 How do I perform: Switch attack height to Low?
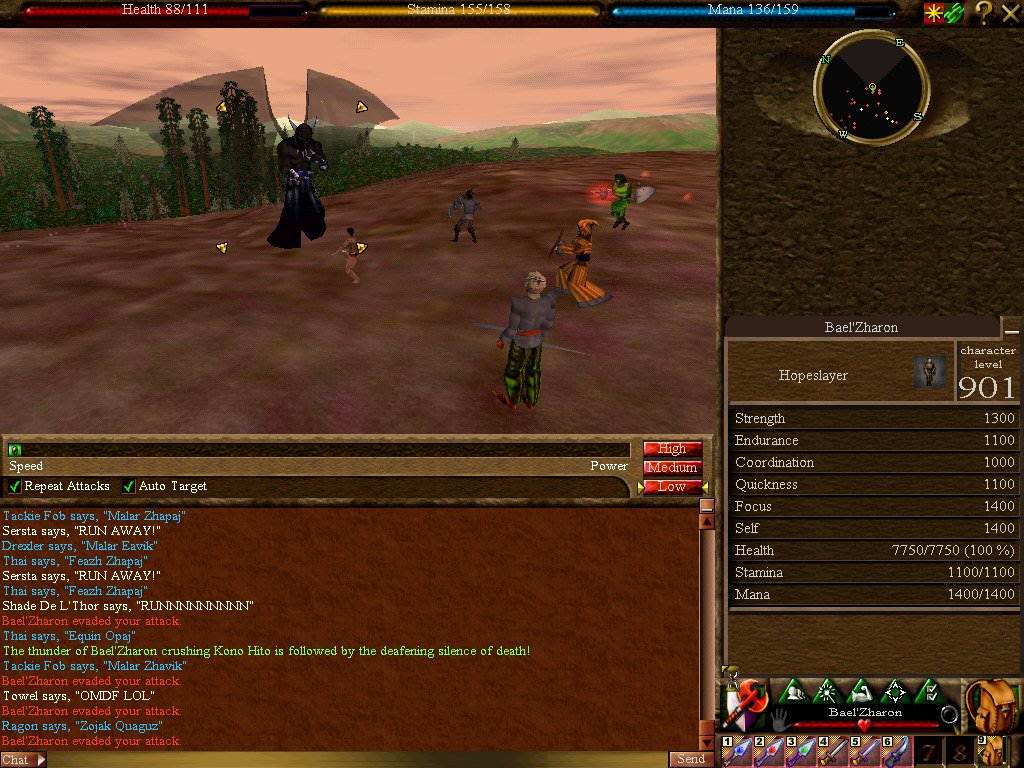(672, 487)
